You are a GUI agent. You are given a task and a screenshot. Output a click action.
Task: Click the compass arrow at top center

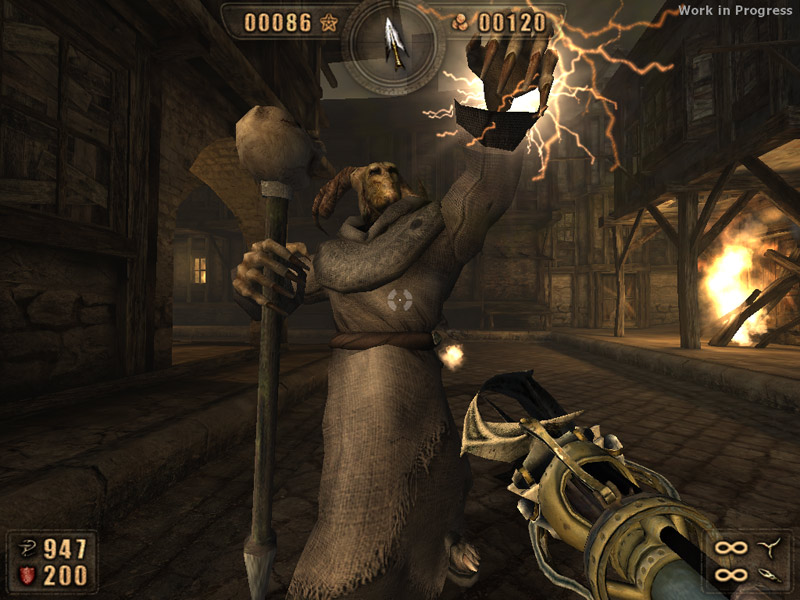pyautogui.click(x=398, y=46)
